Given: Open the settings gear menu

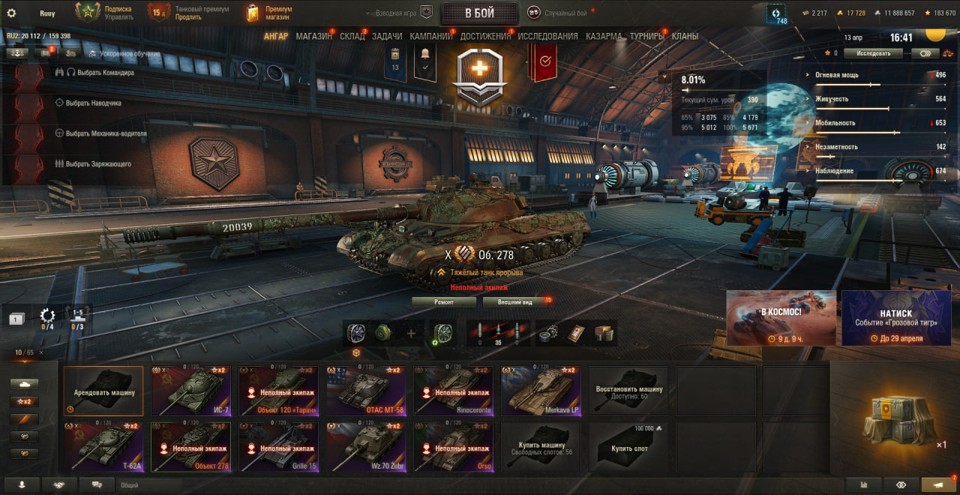Looking at the screenshot, I should [12, 13].
